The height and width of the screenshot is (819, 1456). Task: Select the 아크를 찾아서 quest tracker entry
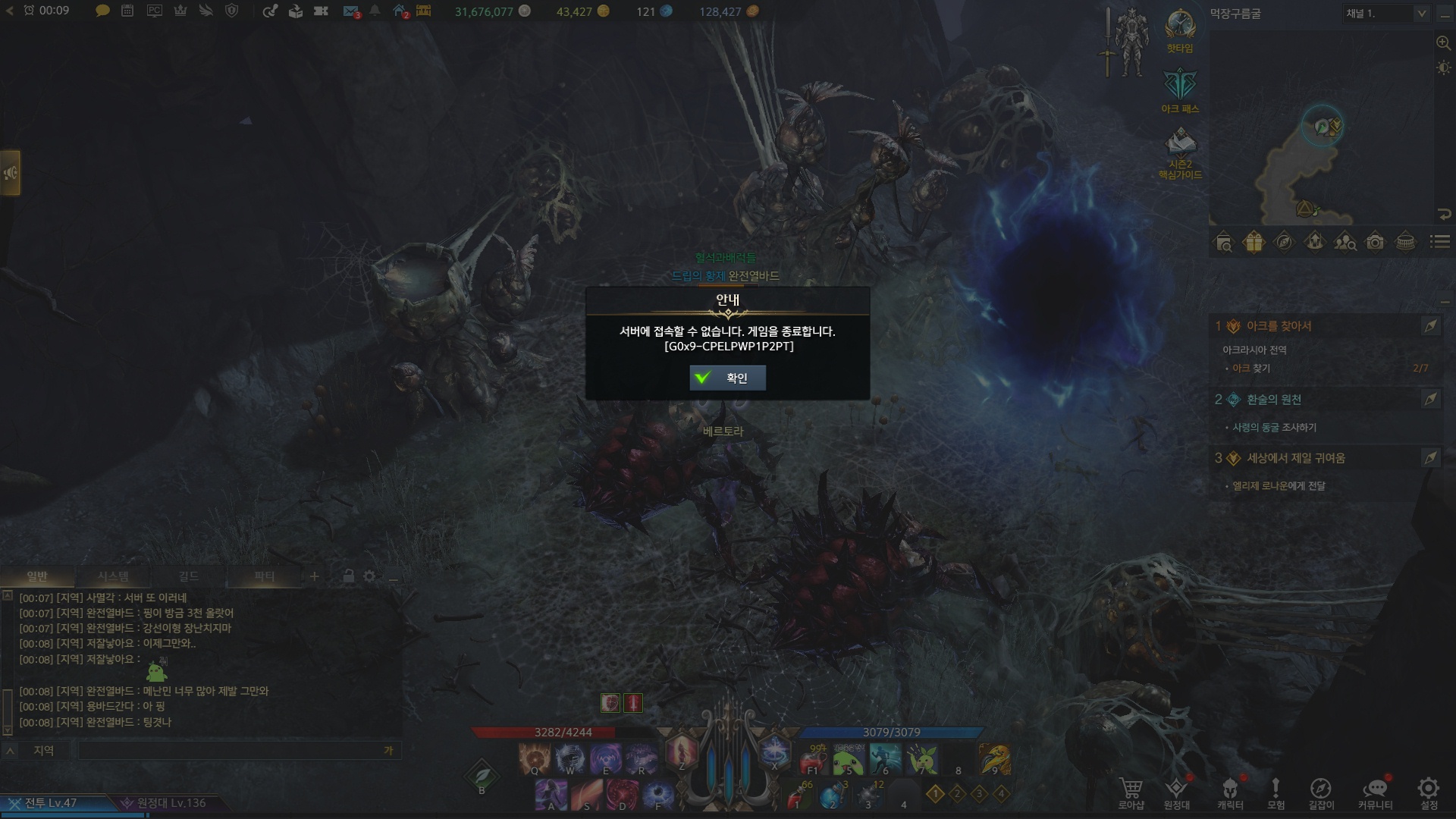1279,326
